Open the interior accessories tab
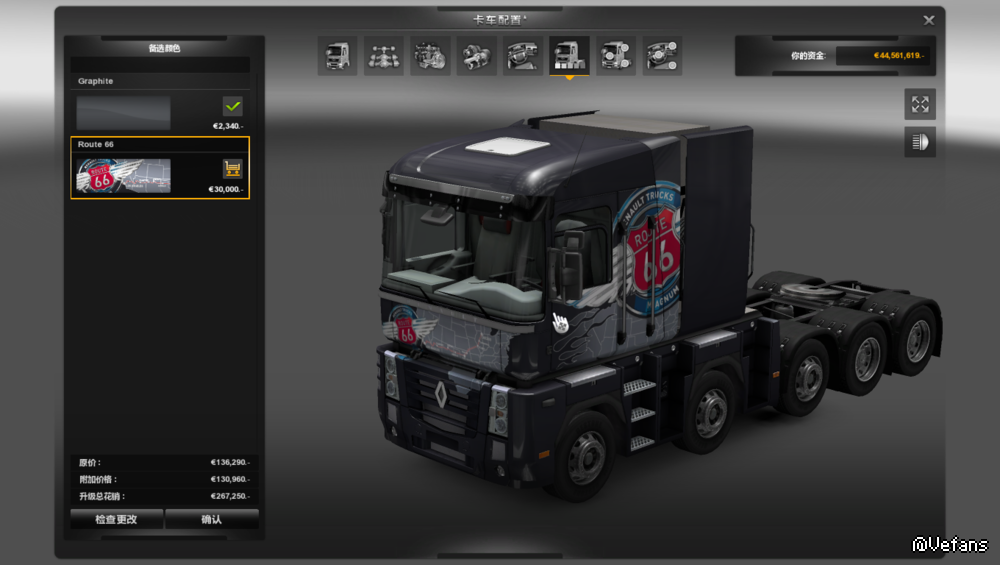Image resolution: width=1000 pixels, height=565 pixels. coord(662,56)
